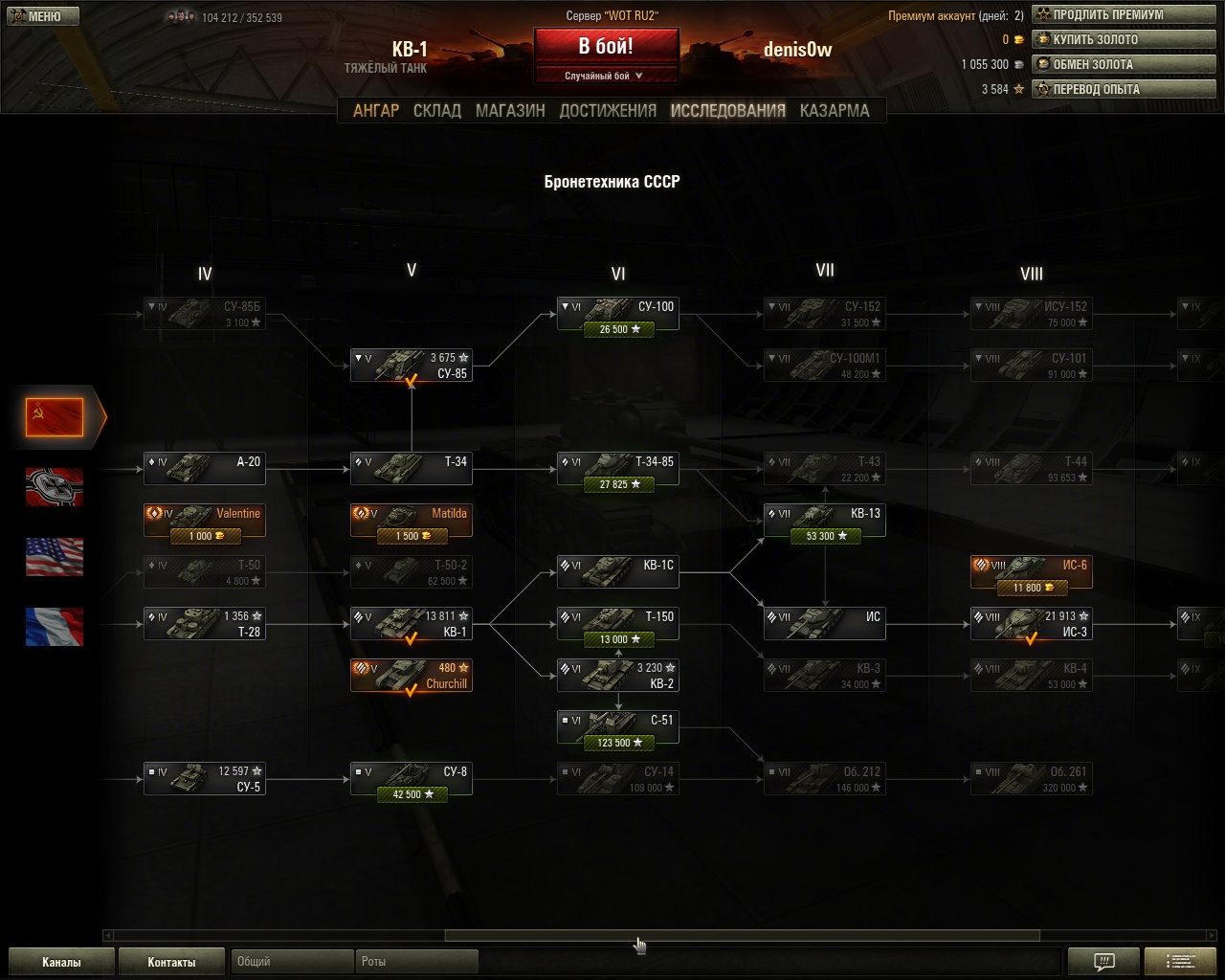Start battle with В бой! button
Screen dimensions: 1225x980
(606, 47)
